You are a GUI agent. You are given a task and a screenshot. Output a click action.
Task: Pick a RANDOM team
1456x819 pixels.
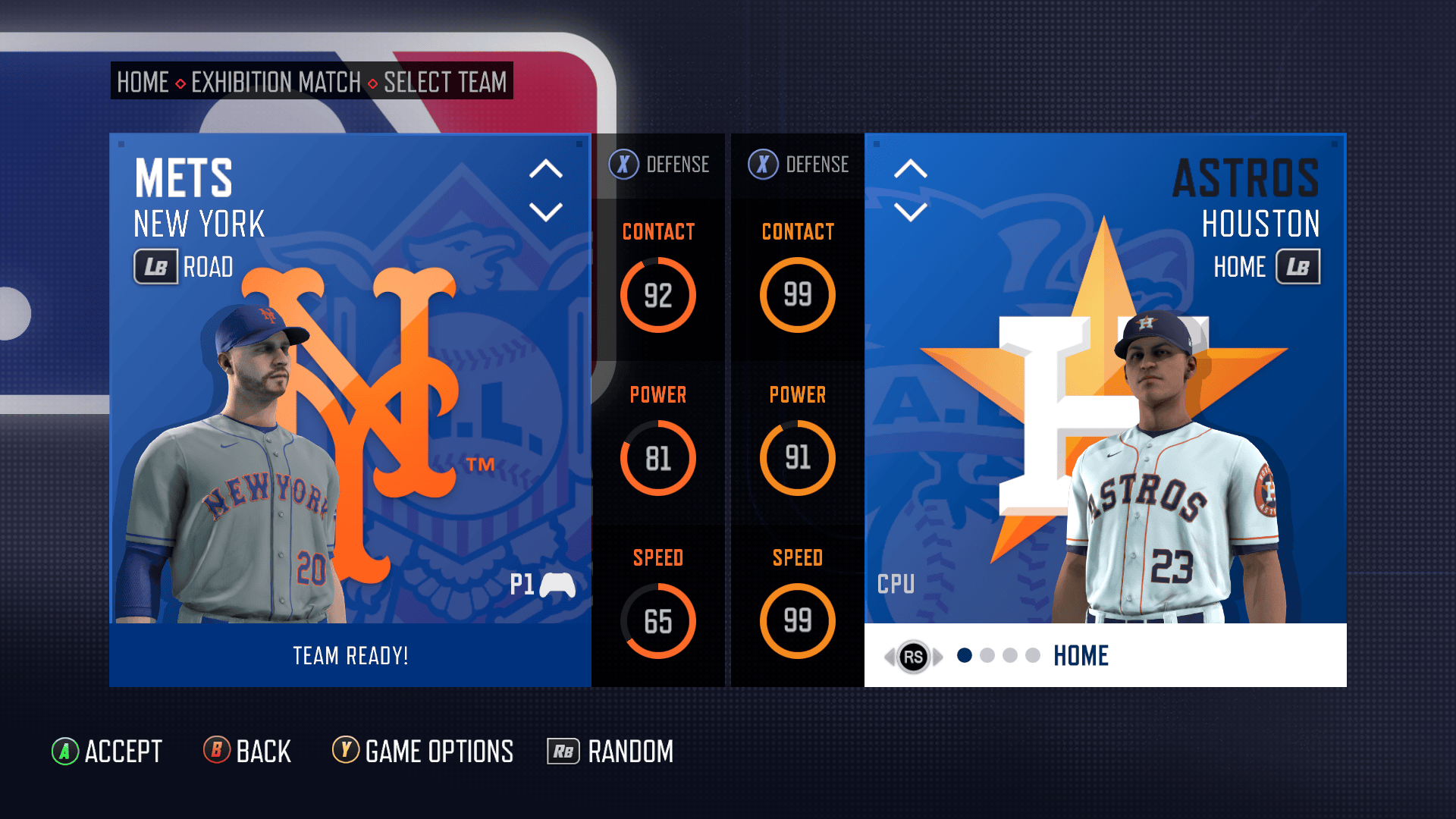(x=610, y=752)
